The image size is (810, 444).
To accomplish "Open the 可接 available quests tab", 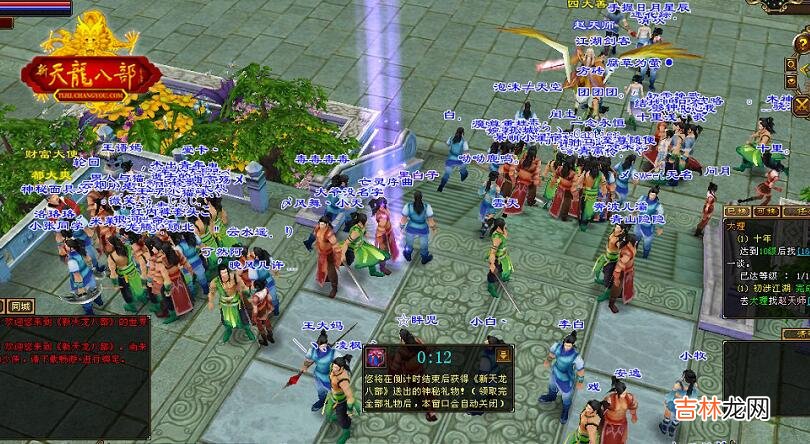I will tap(767, 211).
